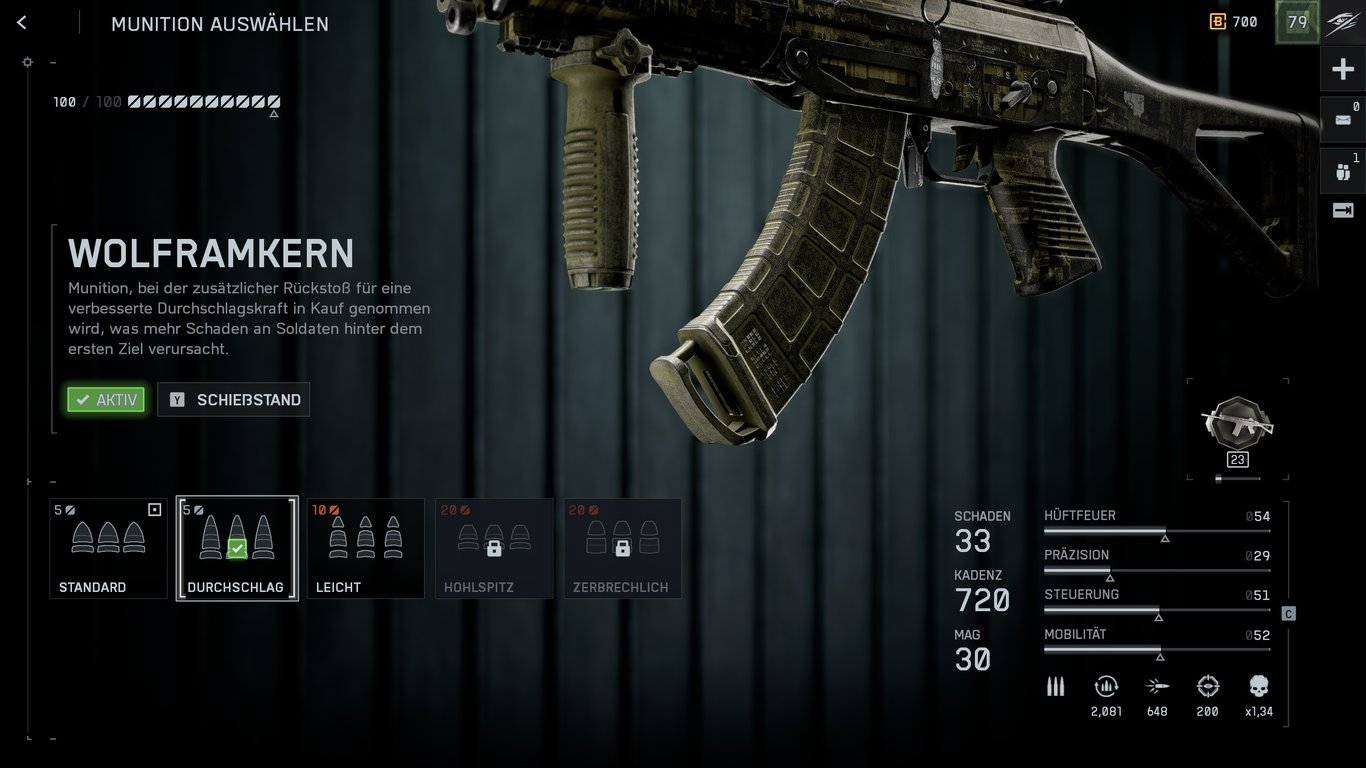This screenshot has height=768, width=1366.
Task: Open the squad members icon showing 1
Action: [x=1343, y=170]
